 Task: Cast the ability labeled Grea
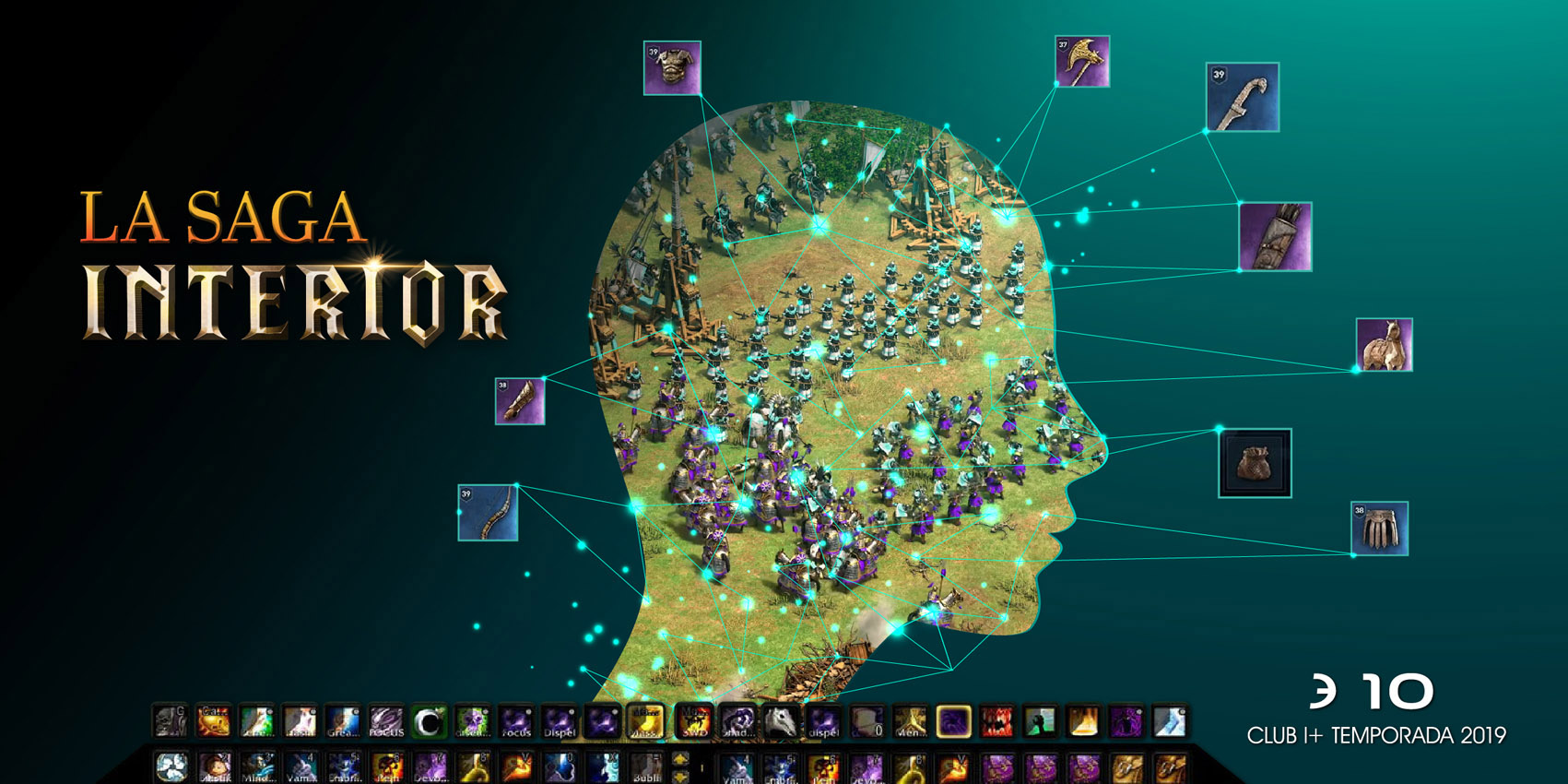[x=343, y=722]
